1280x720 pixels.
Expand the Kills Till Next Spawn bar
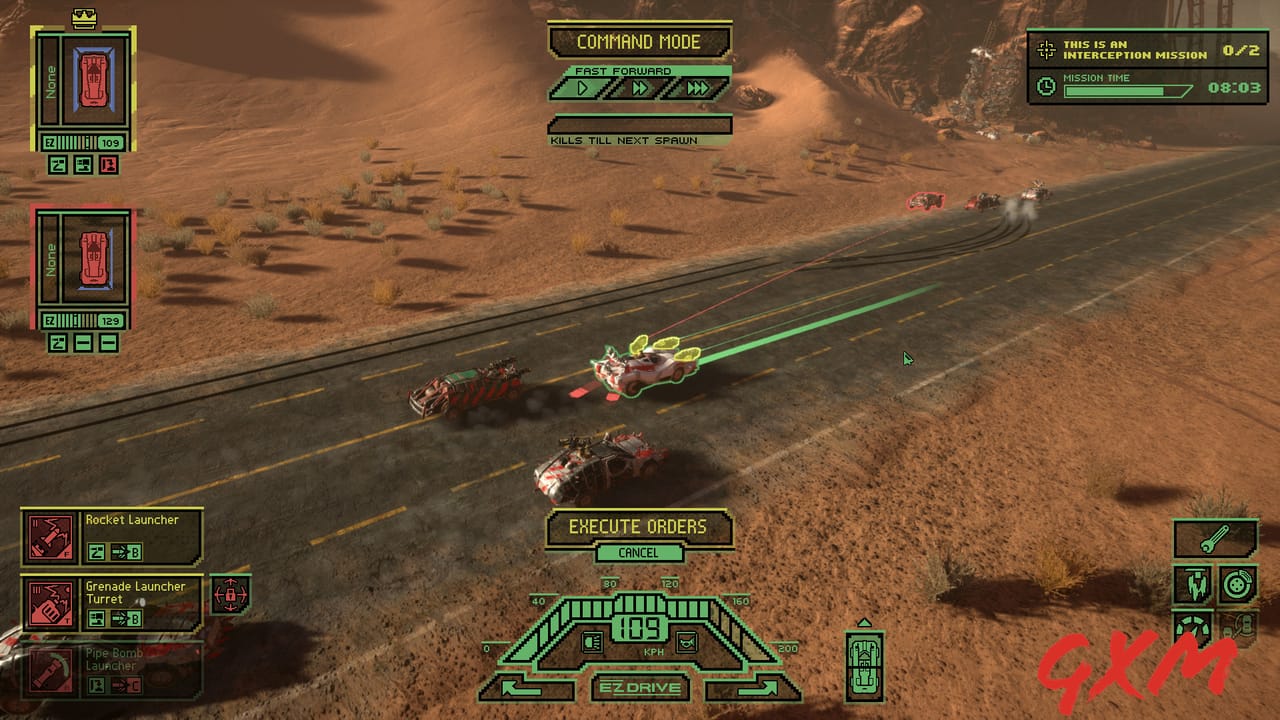(640, 126)
